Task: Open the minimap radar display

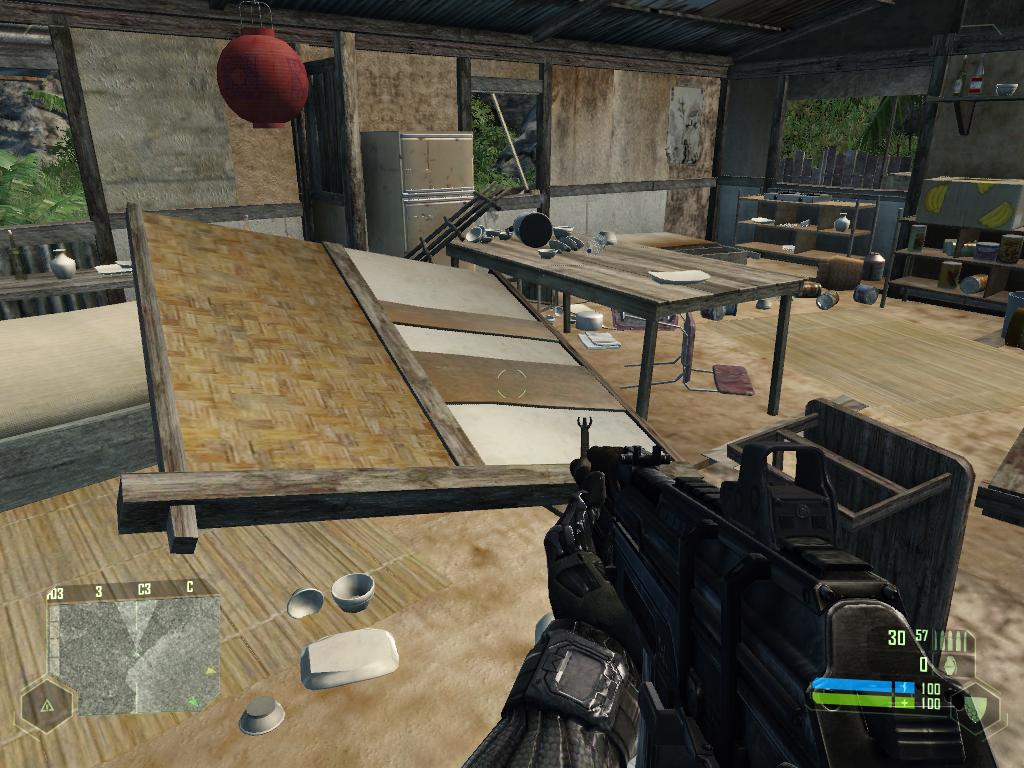Action: [133, 655]
